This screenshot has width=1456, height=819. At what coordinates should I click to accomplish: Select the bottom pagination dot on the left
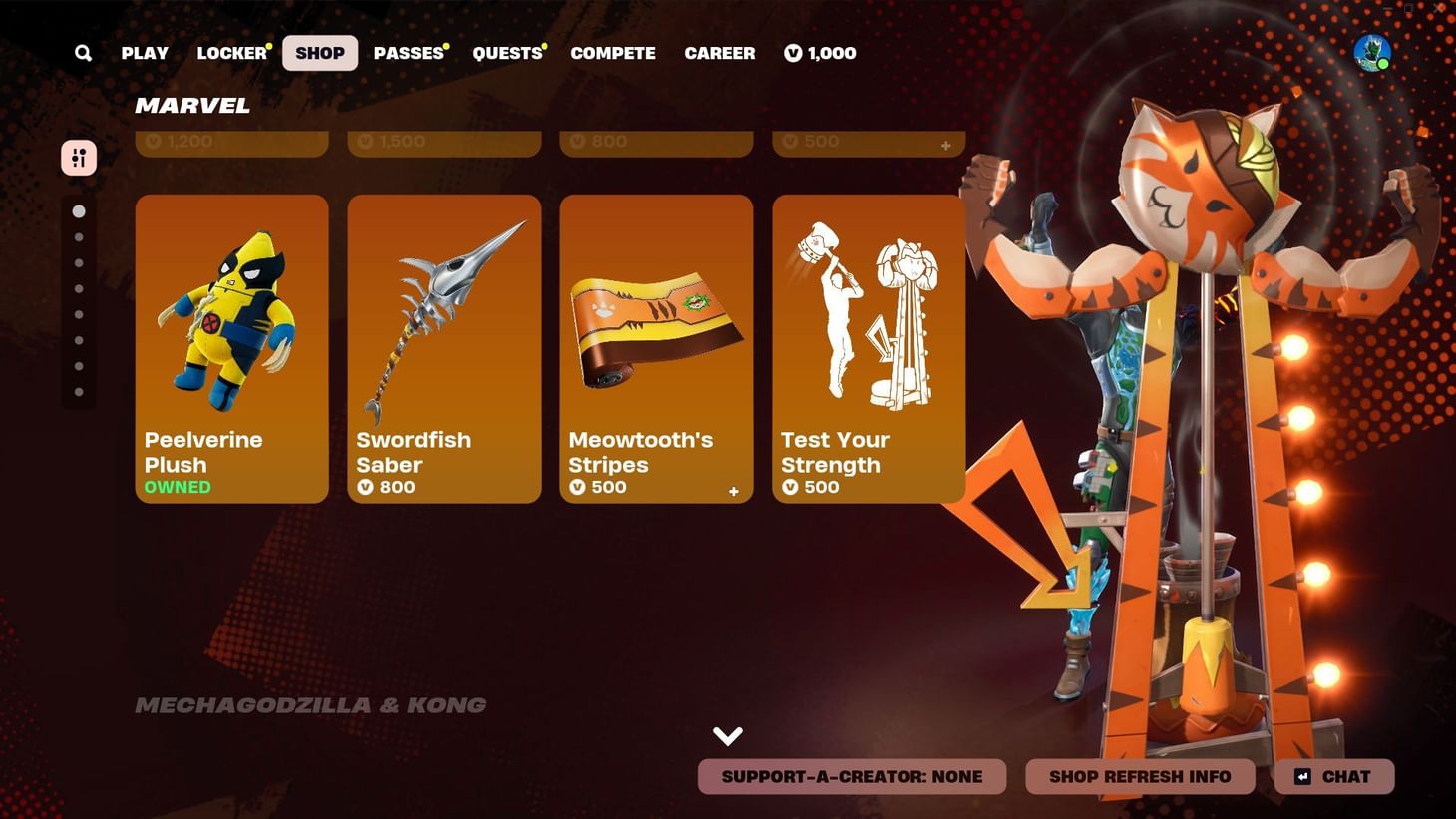pos(79,391)
